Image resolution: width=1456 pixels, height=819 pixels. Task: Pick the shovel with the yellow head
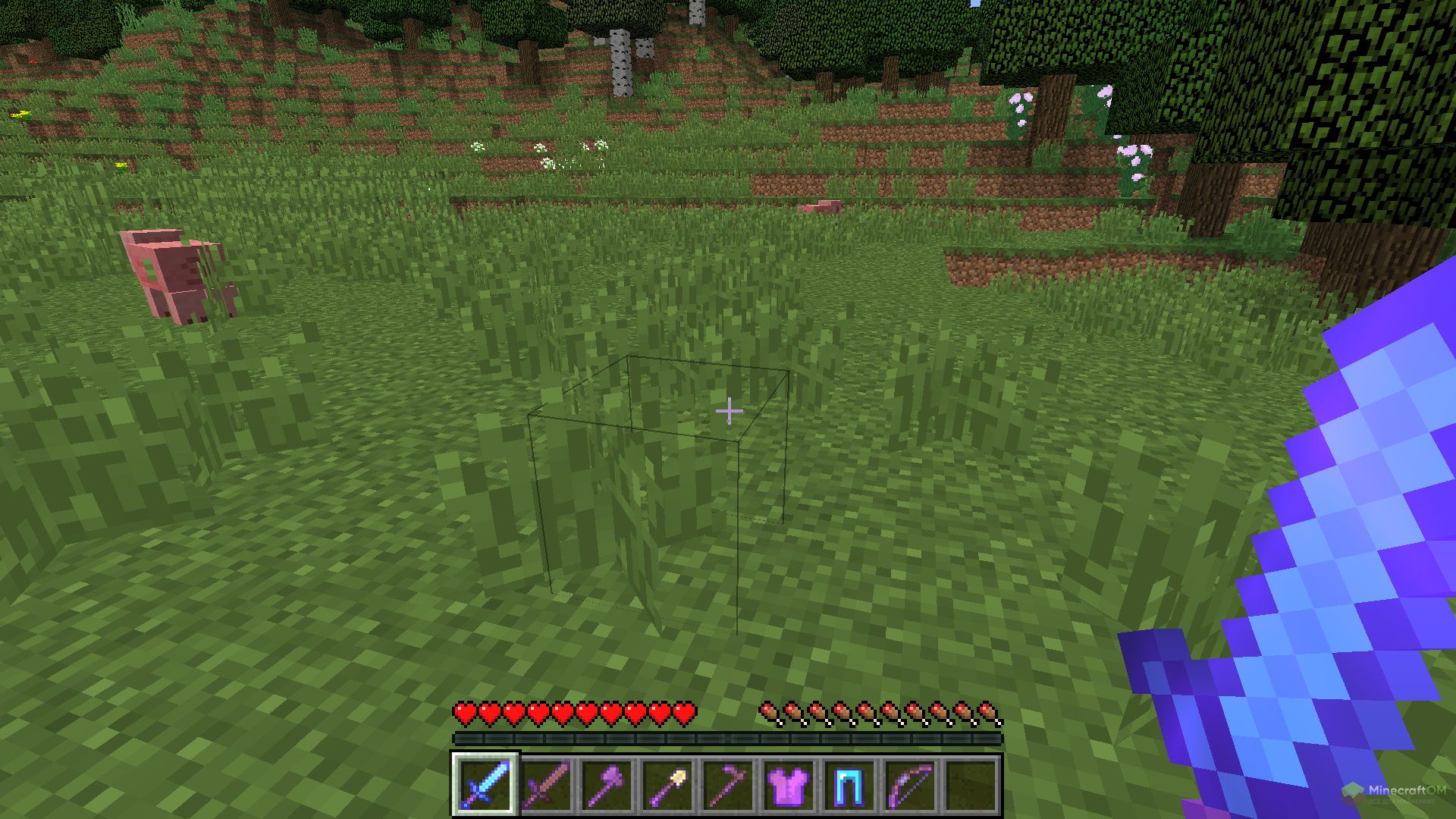tap(667, 784)
